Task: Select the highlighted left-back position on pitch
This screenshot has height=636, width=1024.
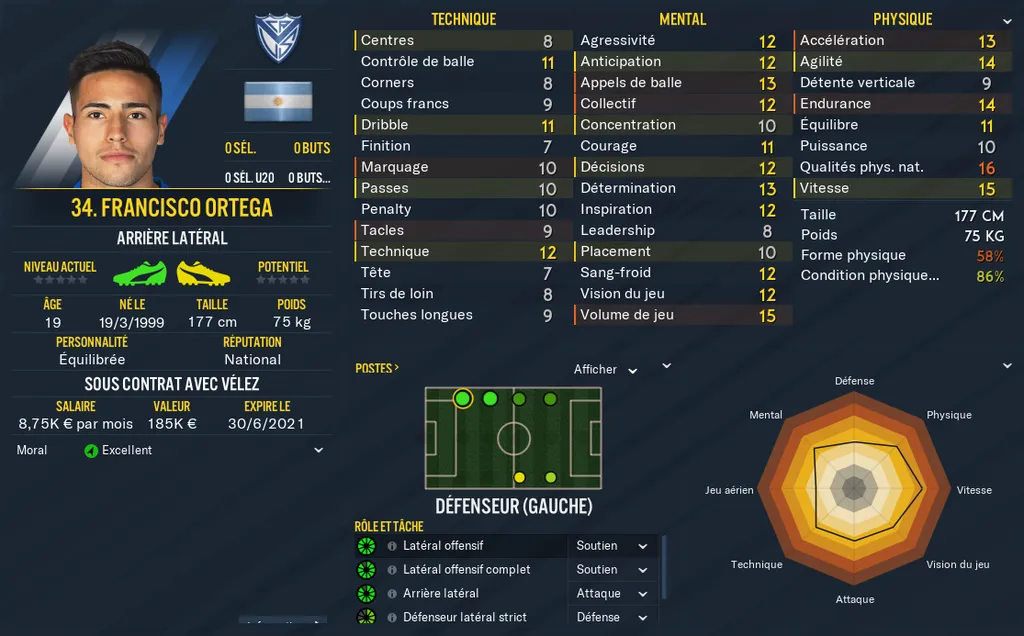Action: [x=462, y=399]
